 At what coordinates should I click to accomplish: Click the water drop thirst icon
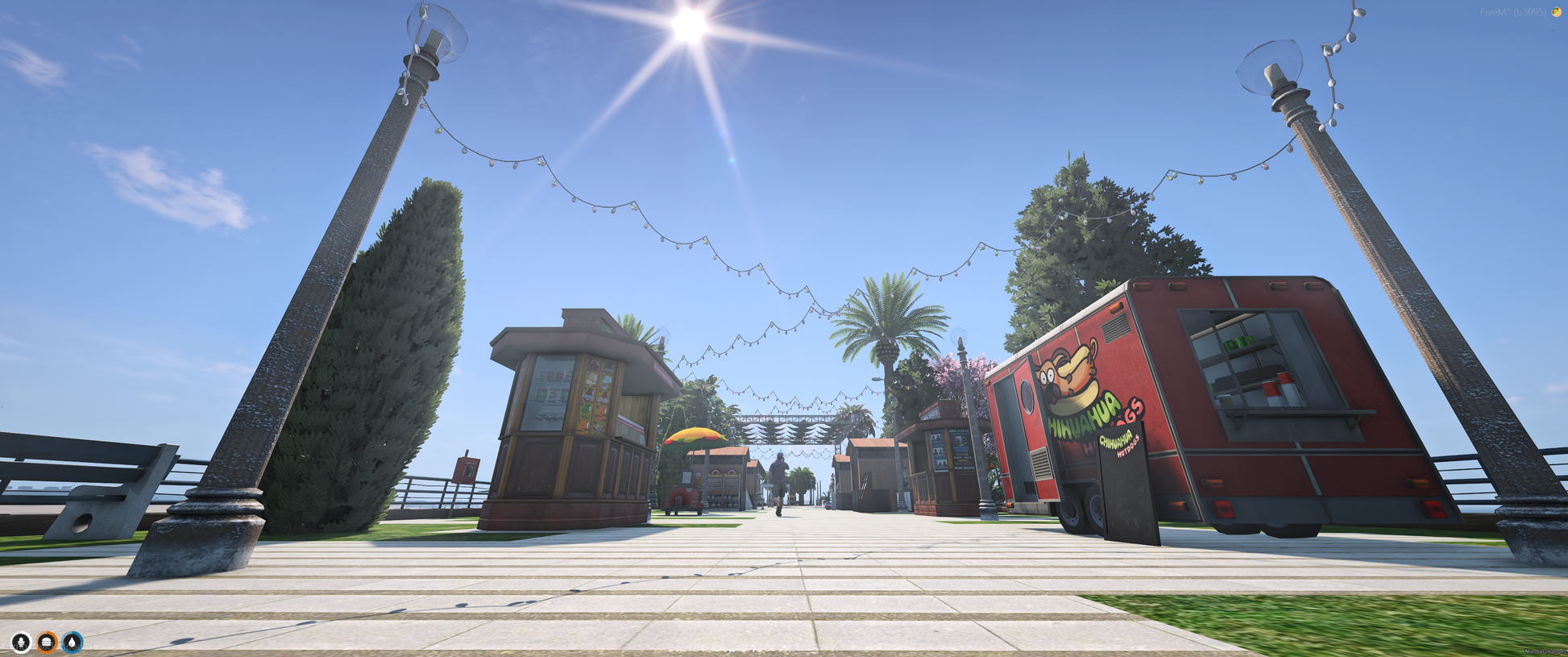(x=73, y=642)
